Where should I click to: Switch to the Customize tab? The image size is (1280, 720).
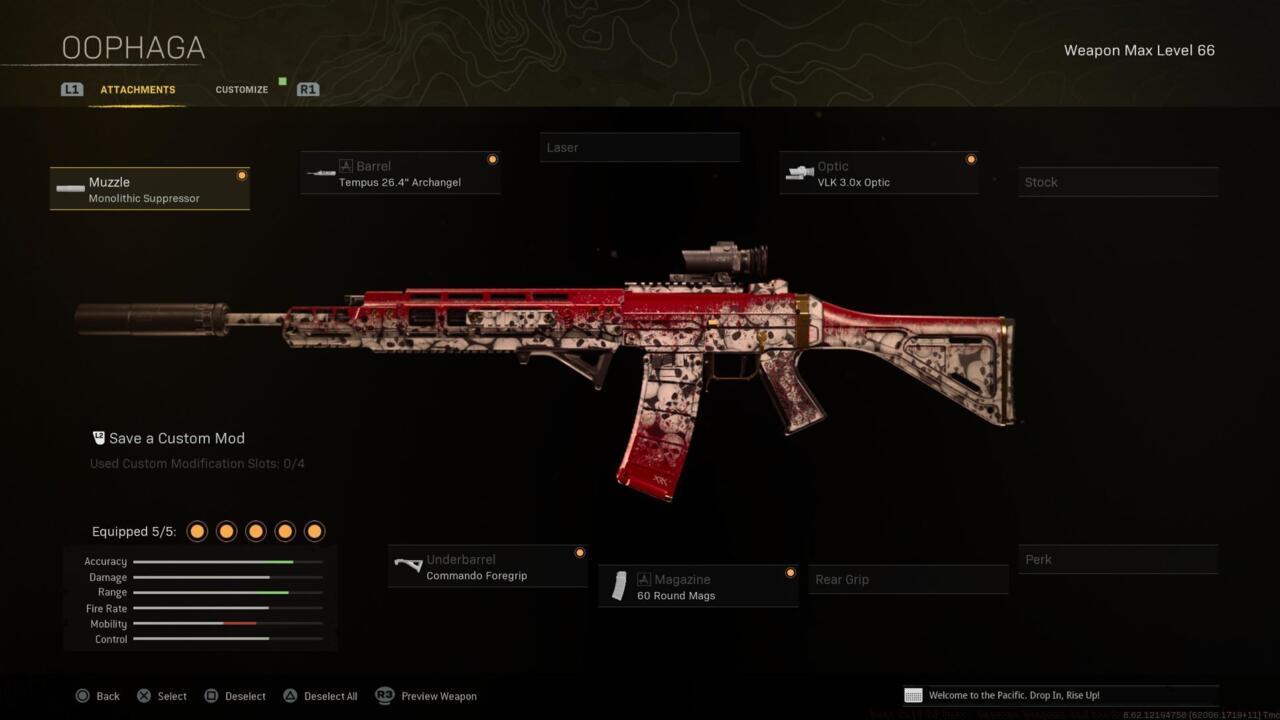[241, 89]
